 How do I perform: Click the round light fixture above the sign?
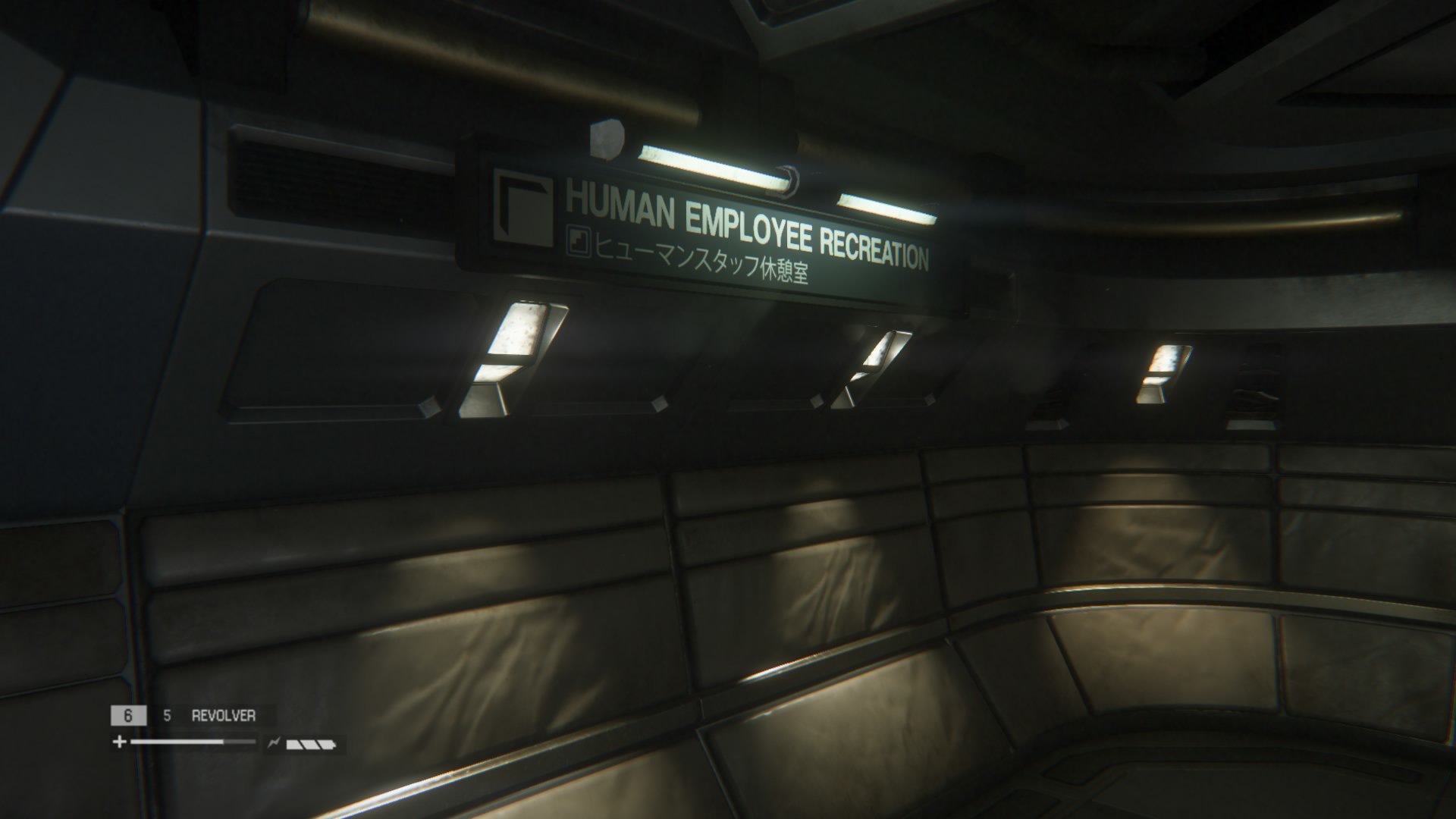pyautogui.click(x=607, y=140)
